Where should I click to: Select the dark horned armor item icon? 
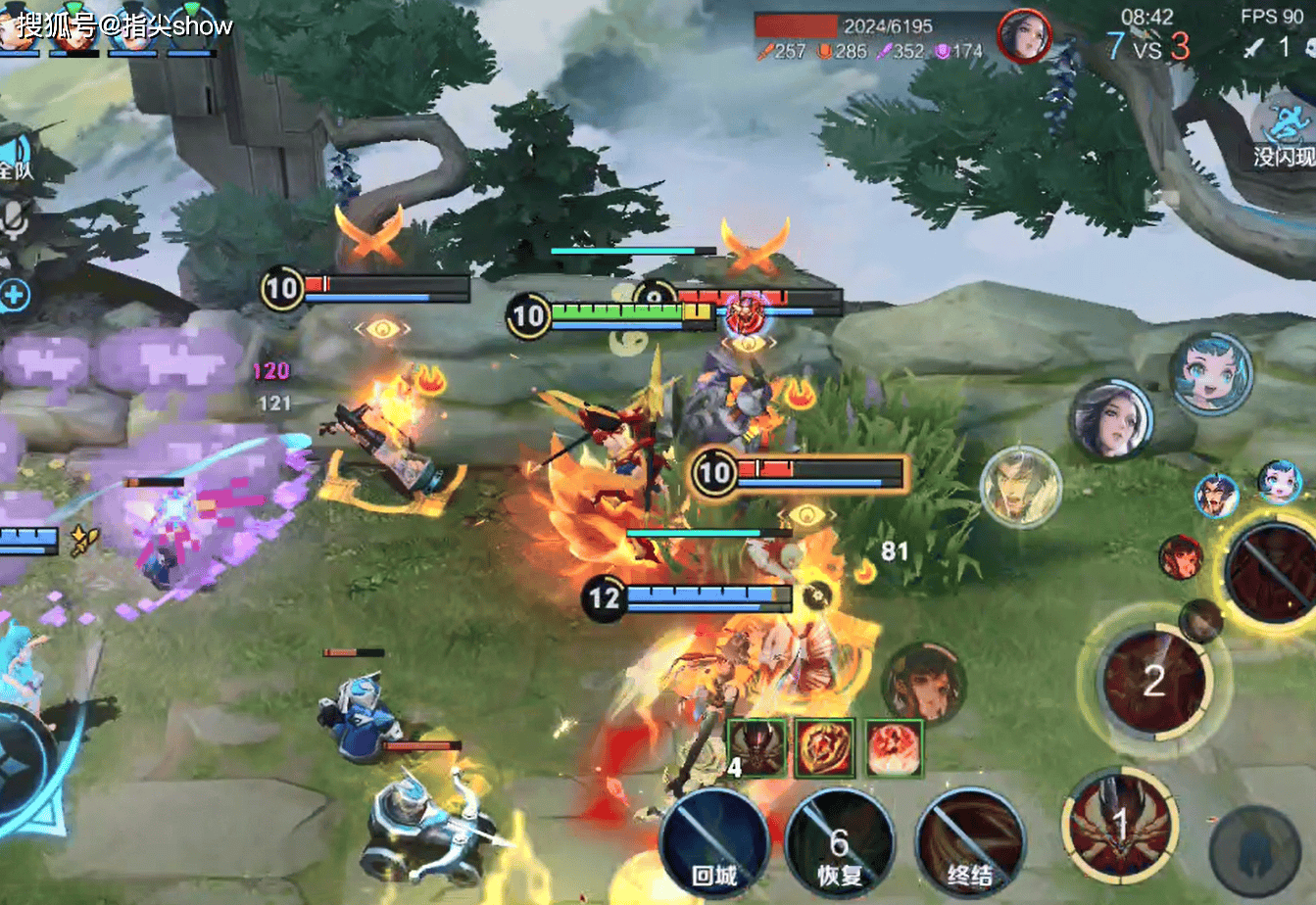(755, 748)
